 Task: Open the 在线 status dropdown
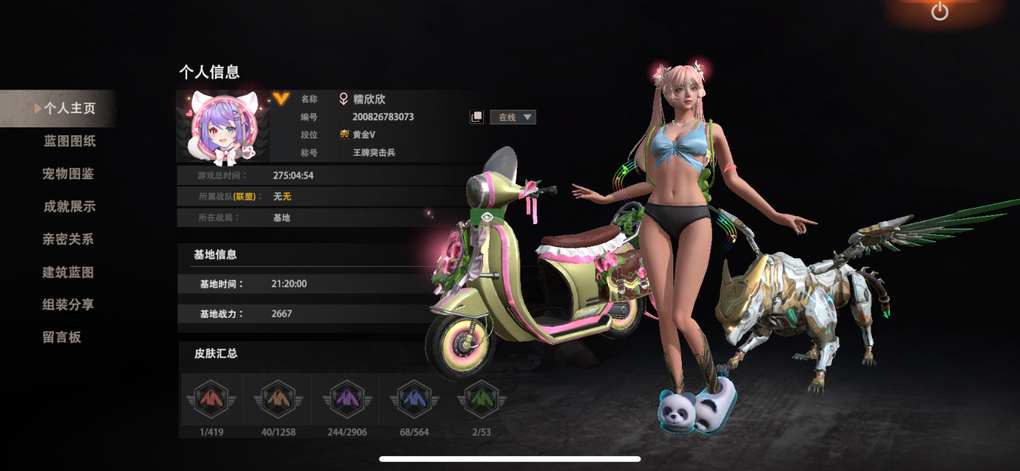513,117
